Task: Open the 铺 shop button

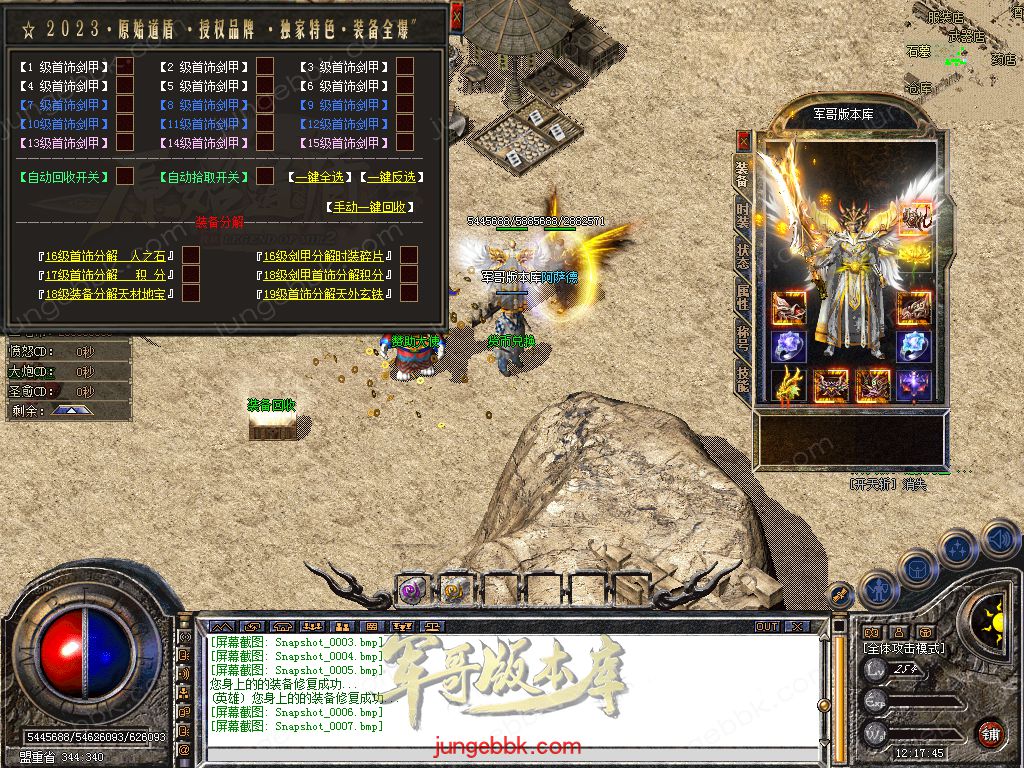Action: pos(990,733)
